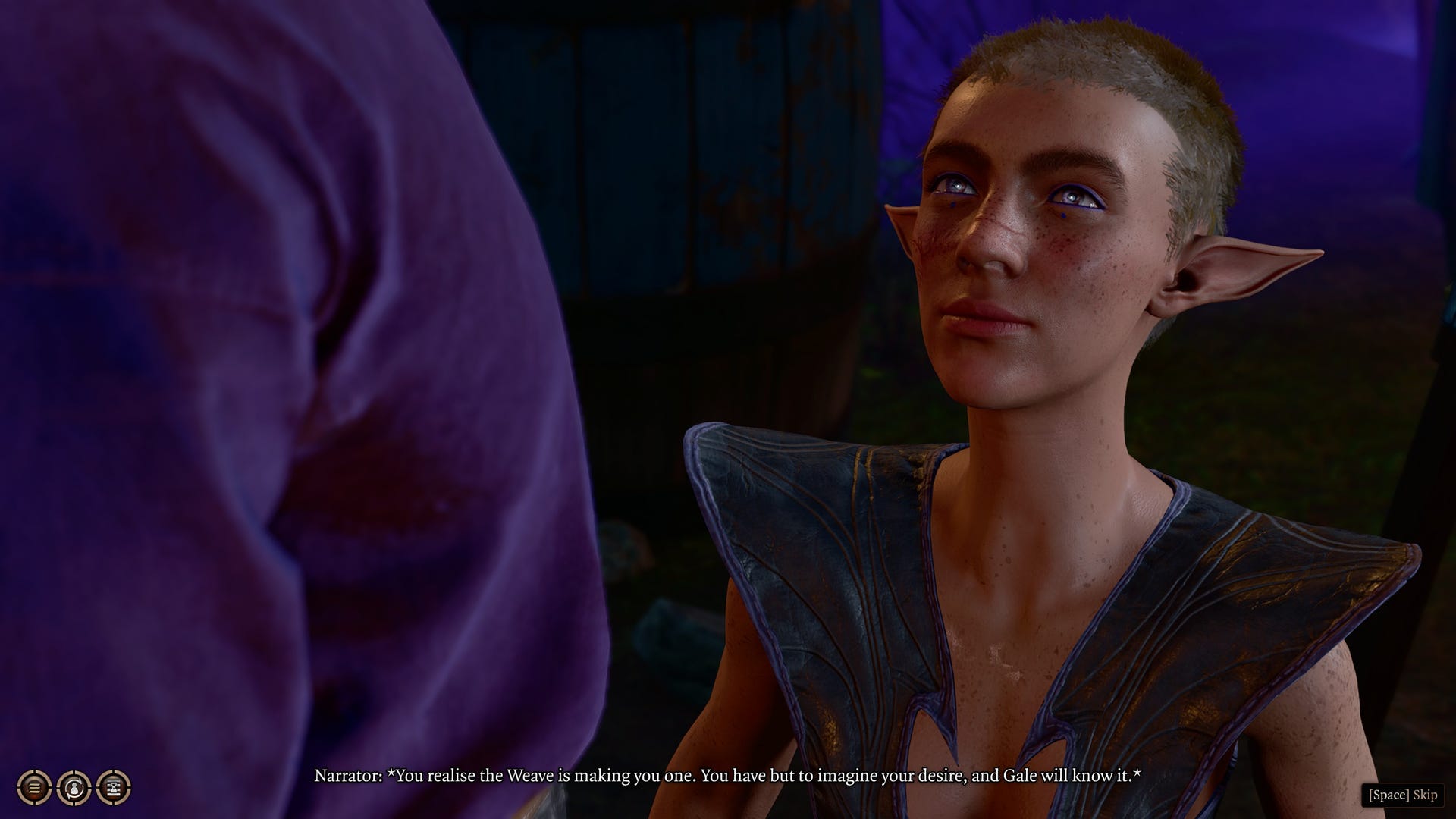Click the rightmost circular hourglass icon
This screenshot has width=1456, height=819.
click(112, 789)
